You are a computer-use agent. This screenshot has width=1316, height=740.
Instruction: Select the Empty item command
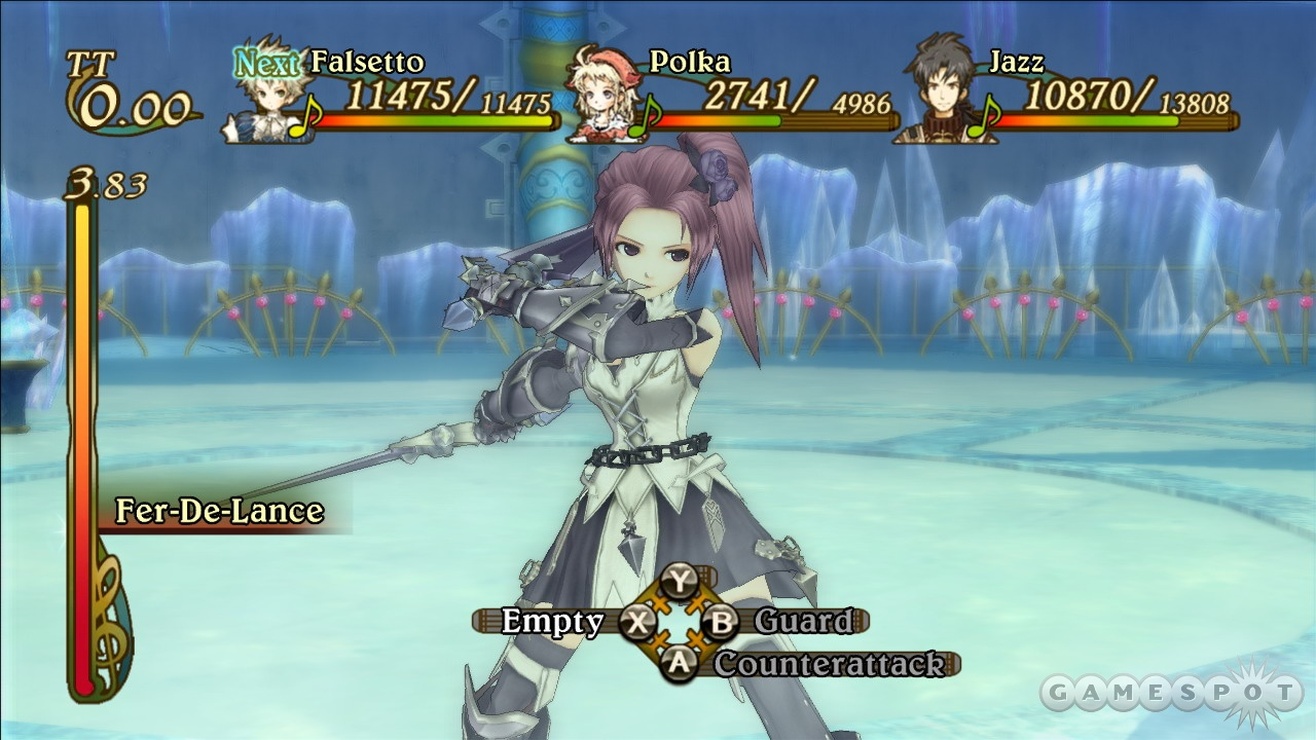click(553, 621)
